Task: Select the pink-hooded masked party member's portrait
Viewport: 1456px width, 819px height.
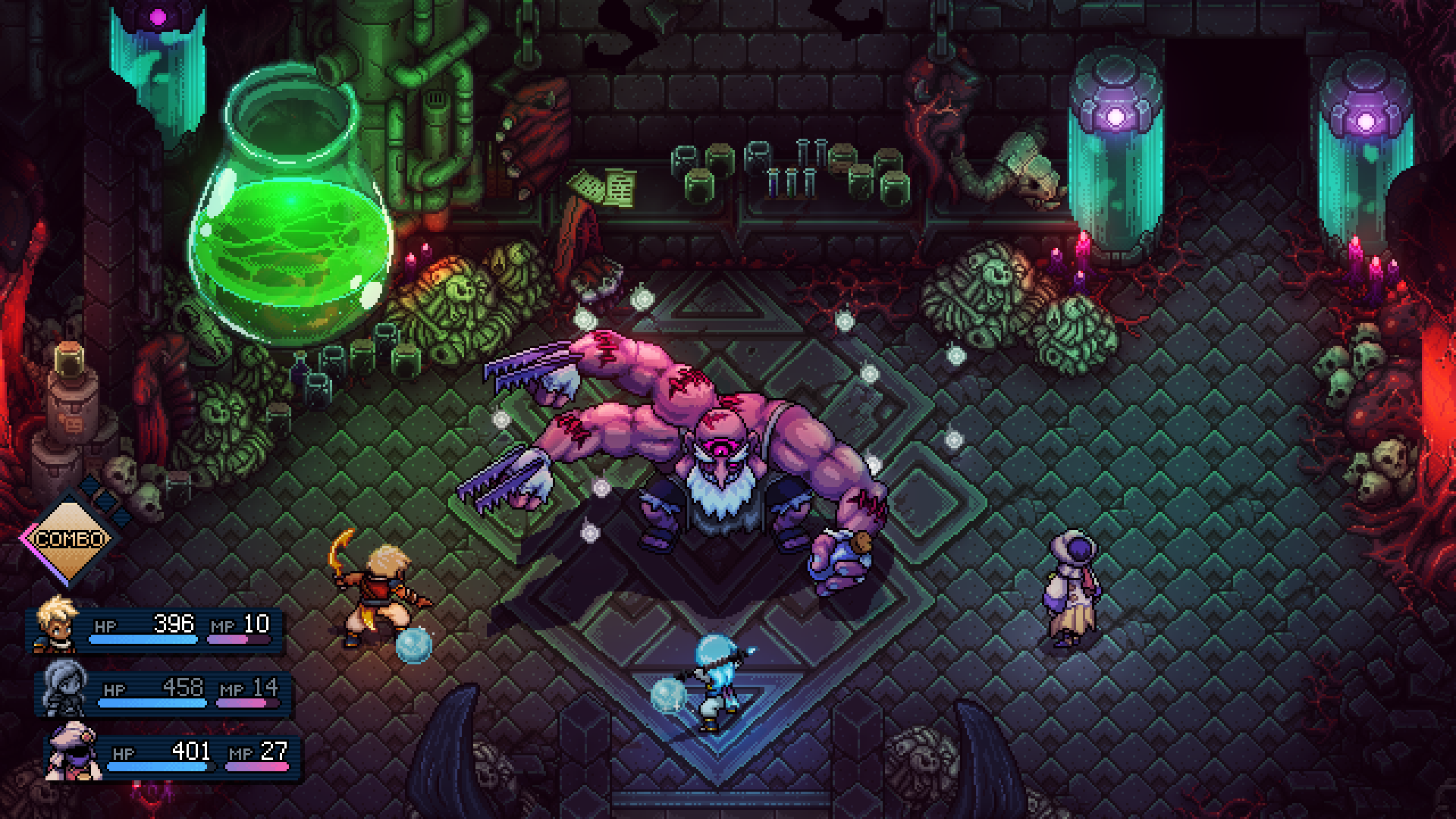Action: coord(74,752)
